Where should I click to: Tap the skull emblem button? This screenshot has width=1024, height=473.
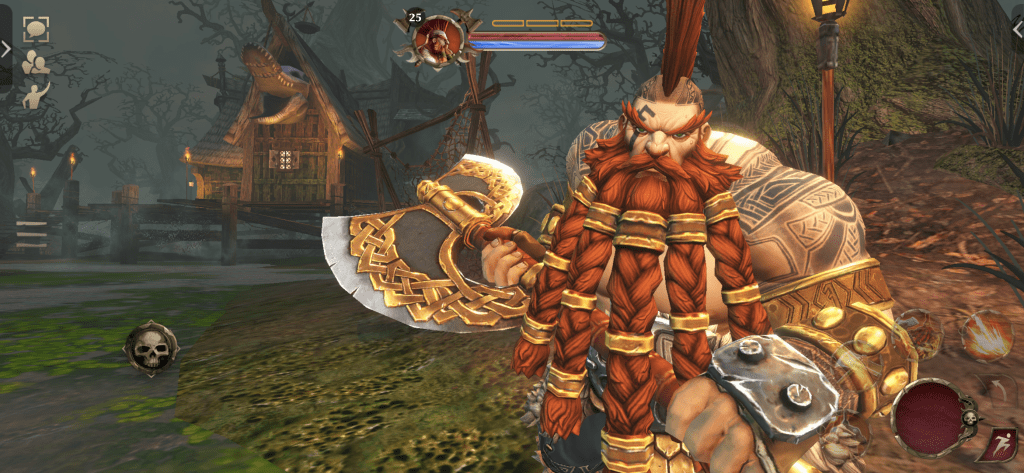click(150, 348)
